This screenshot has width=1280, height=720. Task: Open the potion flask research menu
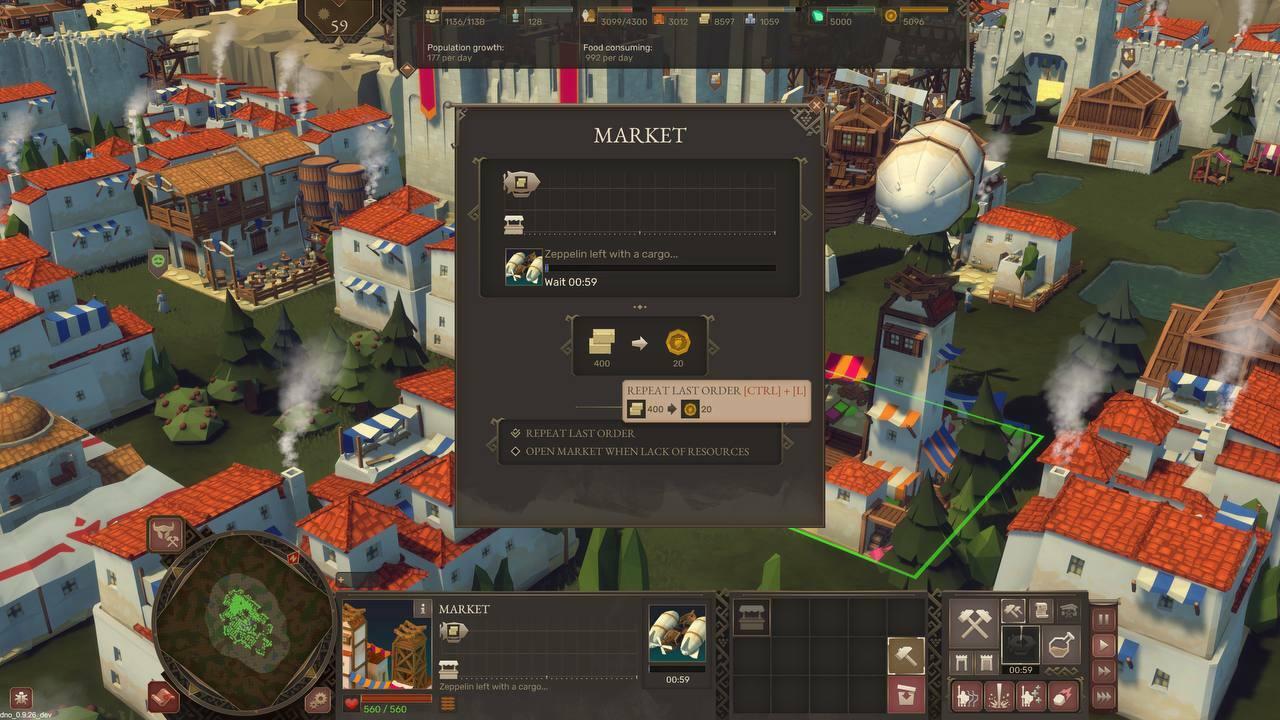1061,645
